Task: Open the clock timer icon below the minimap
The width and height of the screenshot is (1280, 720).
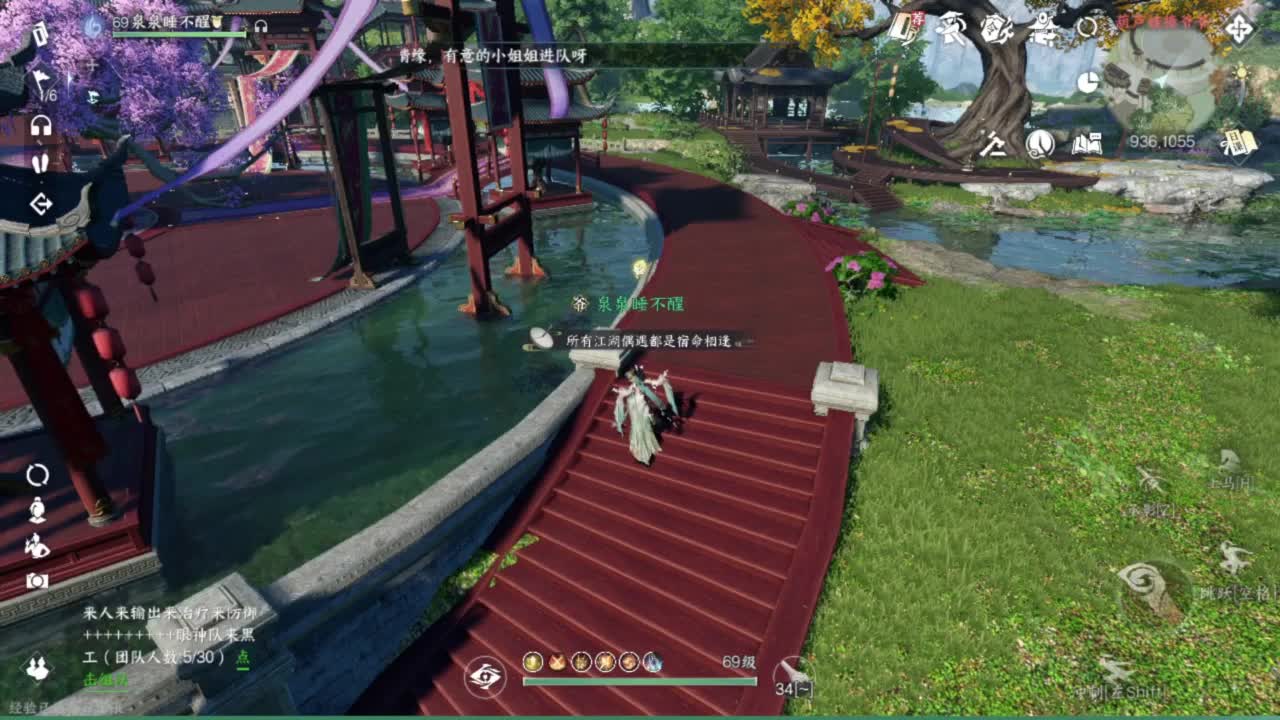Action: click(x=1088, y=83)
